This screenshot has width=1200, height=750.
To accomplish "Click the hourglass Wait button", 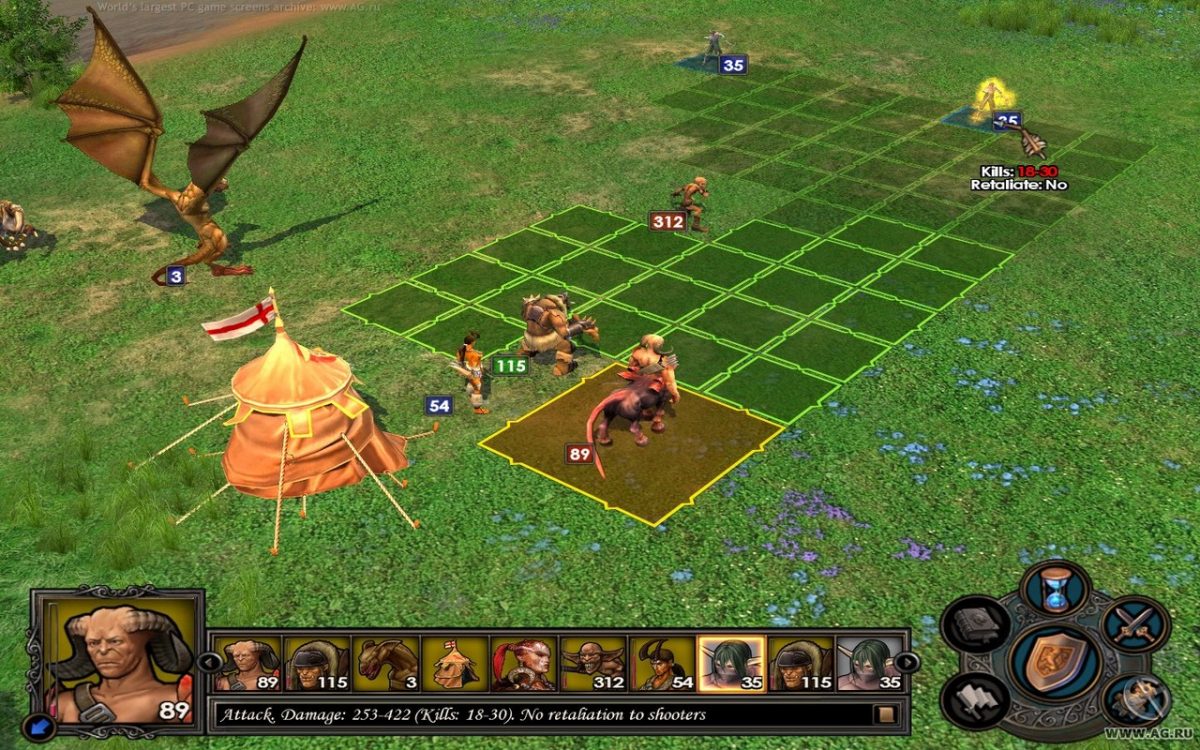I will 1055,587.
